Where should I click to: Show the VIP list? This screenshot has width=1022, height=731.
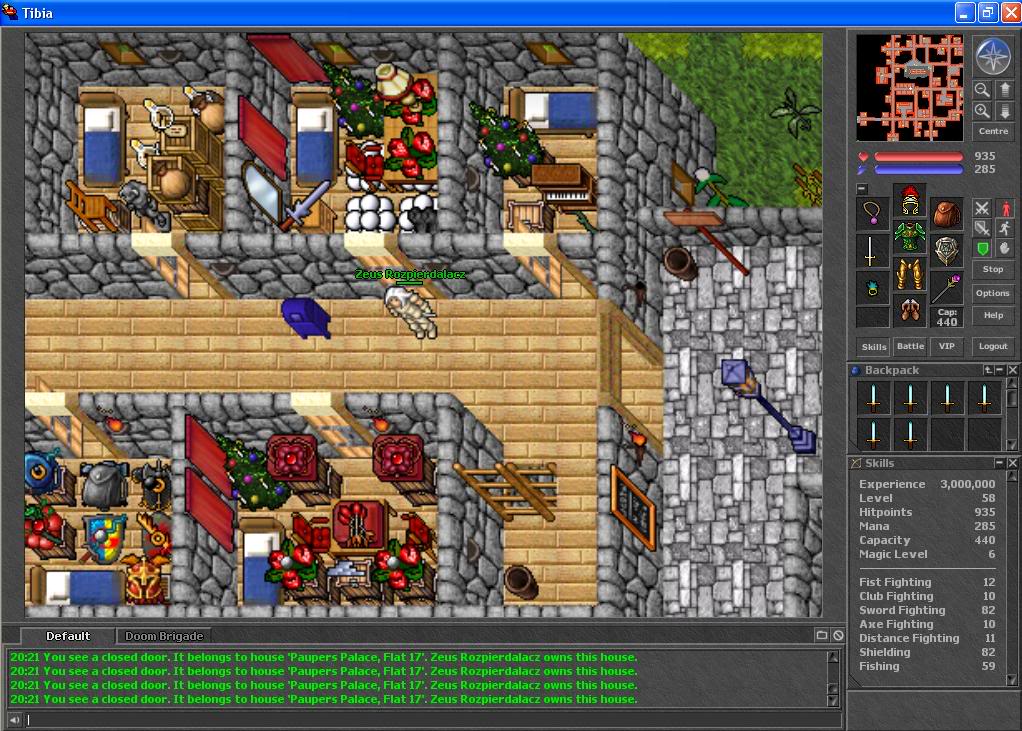(x=945, y=346)
